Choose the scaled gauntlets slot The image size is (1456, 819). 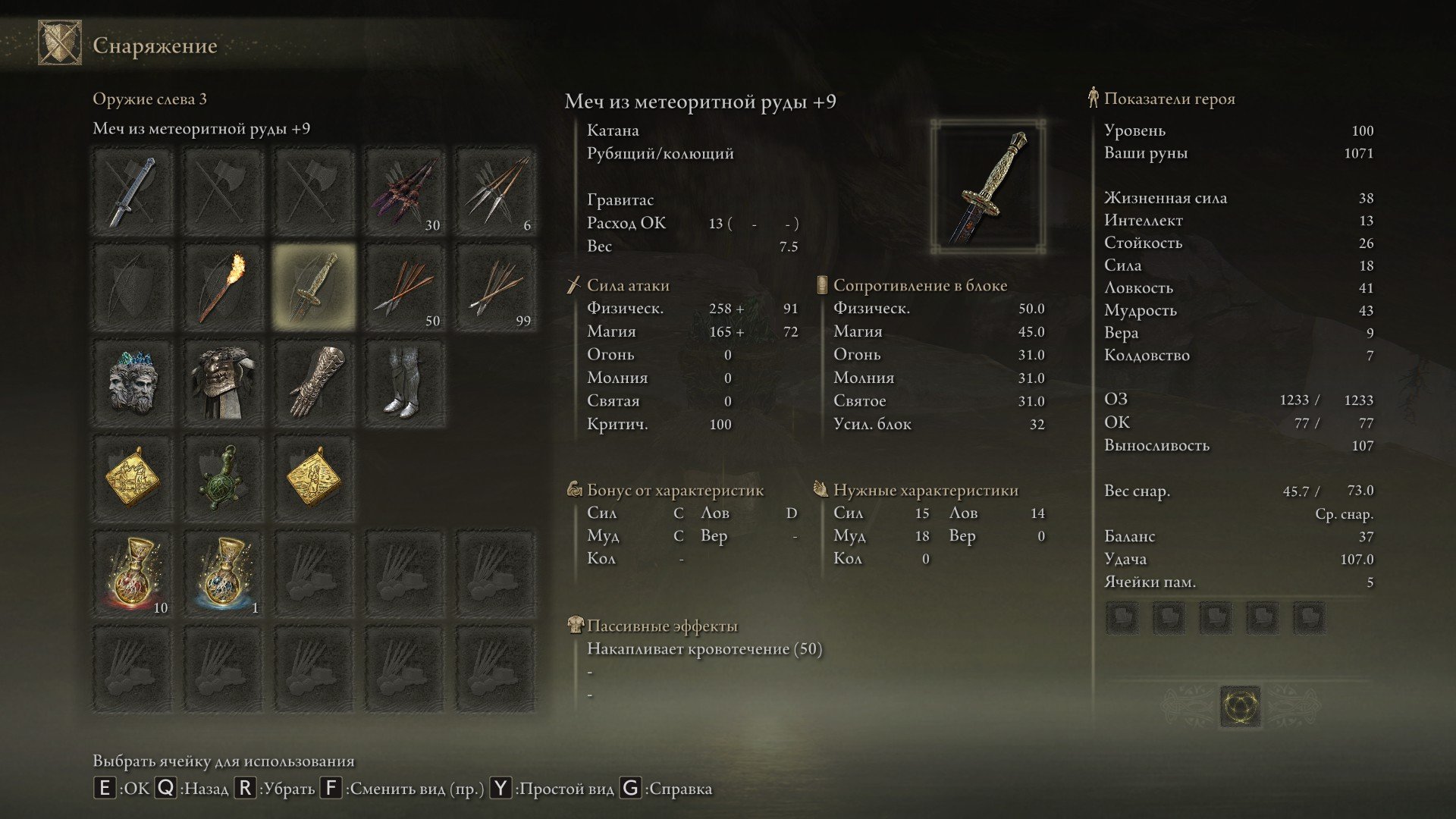point(314,383)
